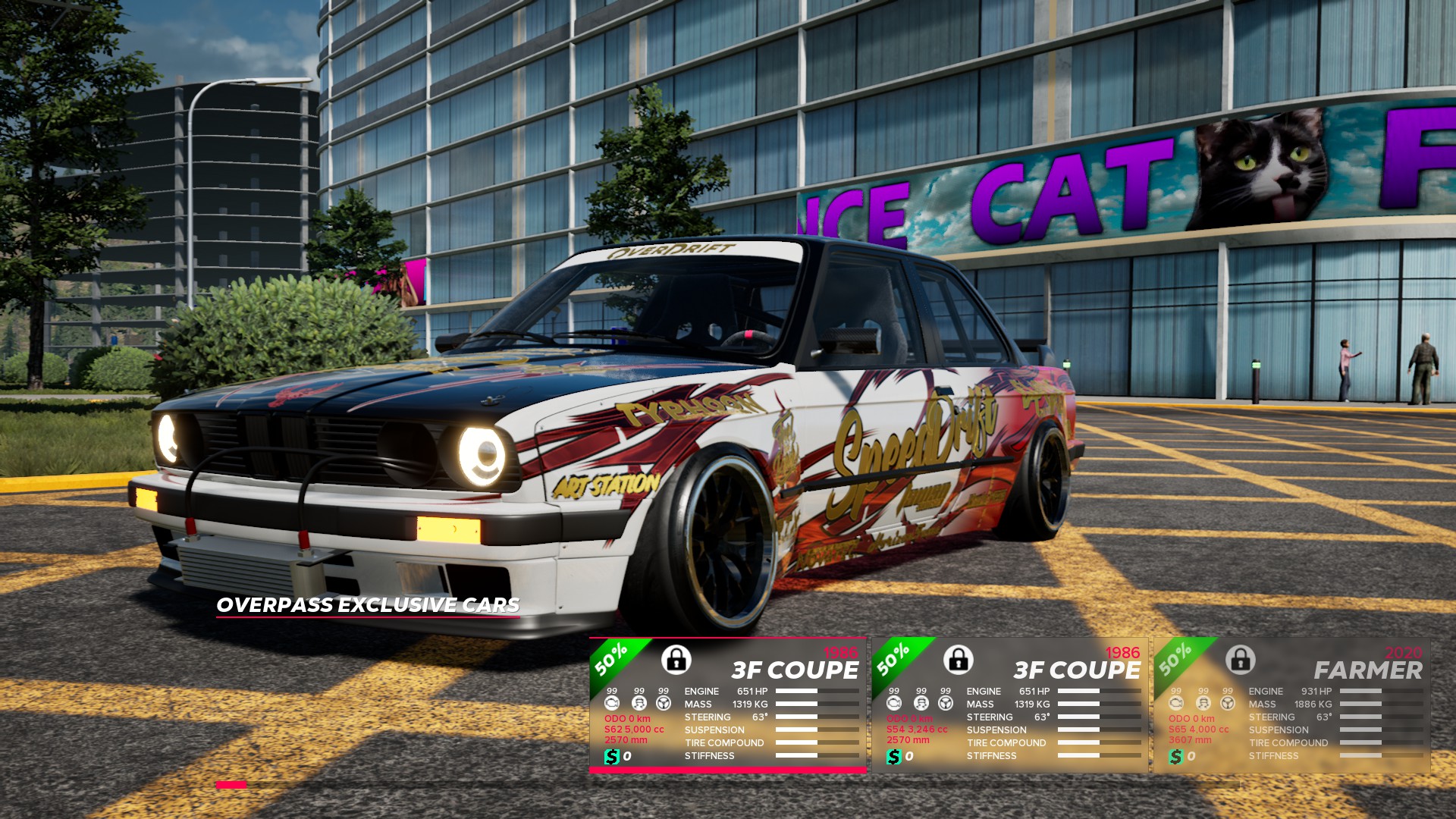Click the S62 5,000 cc engine spec text
This screenshot has height=819, width=1456.
click(x=634, y=729)
